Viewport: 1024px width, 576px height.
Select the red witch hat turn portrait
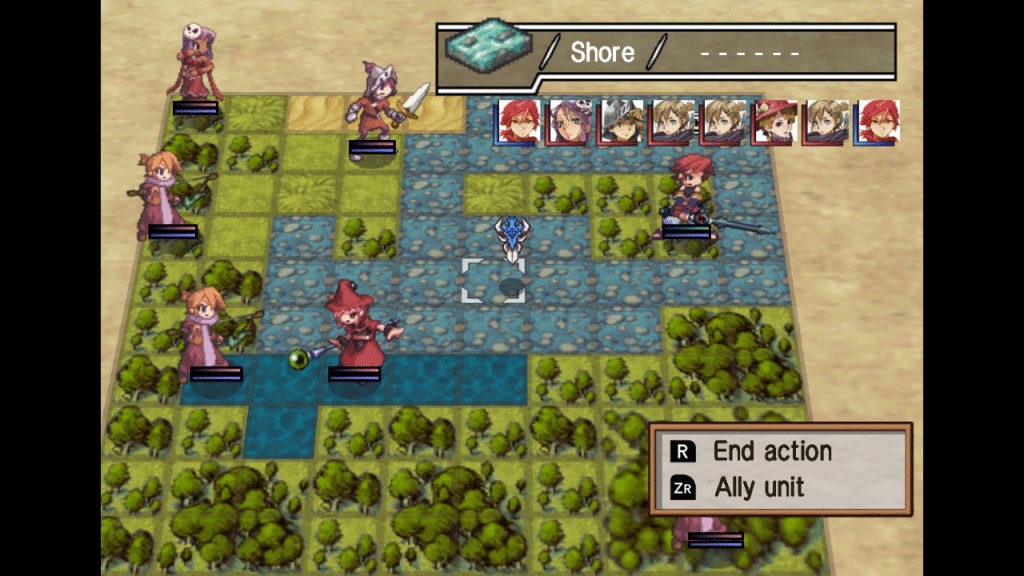[775, 122]
